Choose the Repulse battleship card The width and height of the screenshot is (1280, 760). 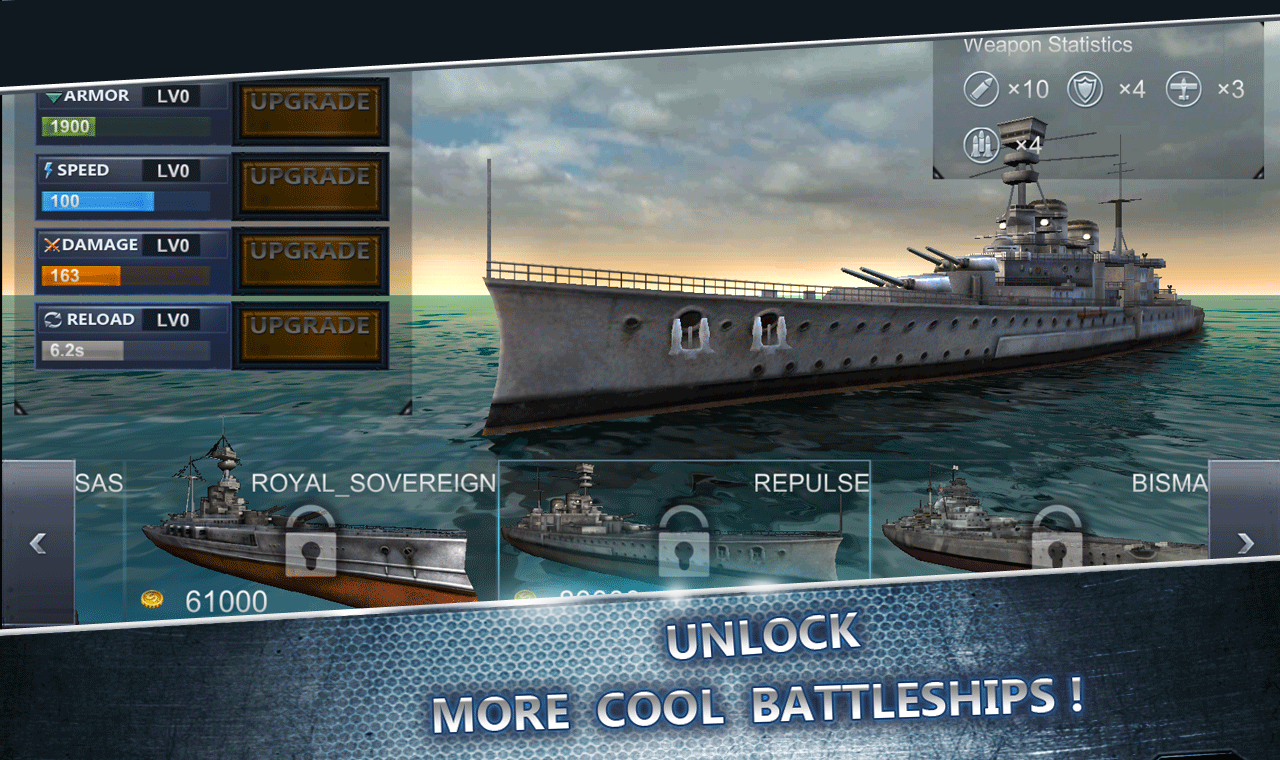point(684,530)
